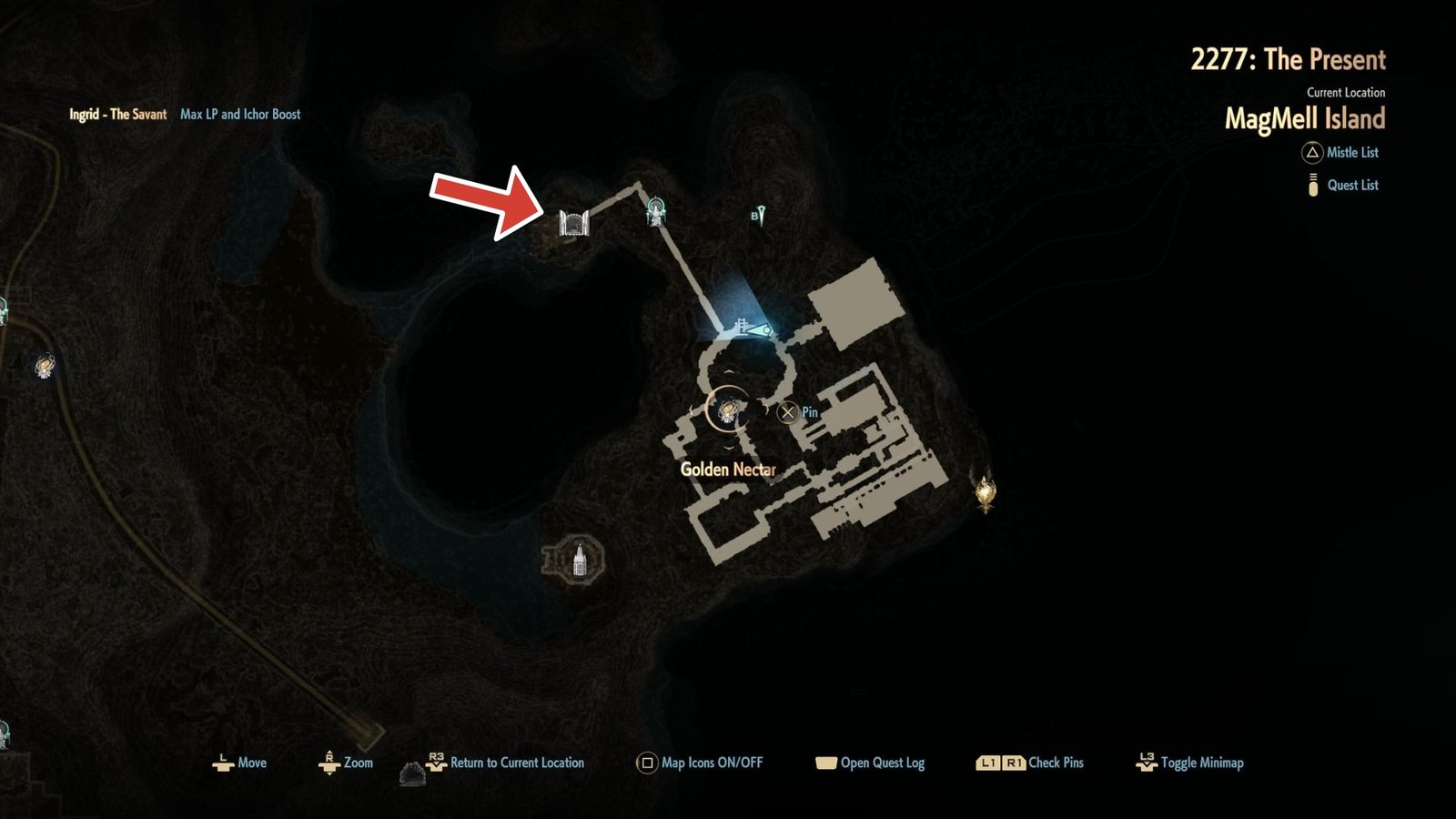Select the 'Golden Nectar' quest label
The image size is (1456, 819).
point(729,471)
